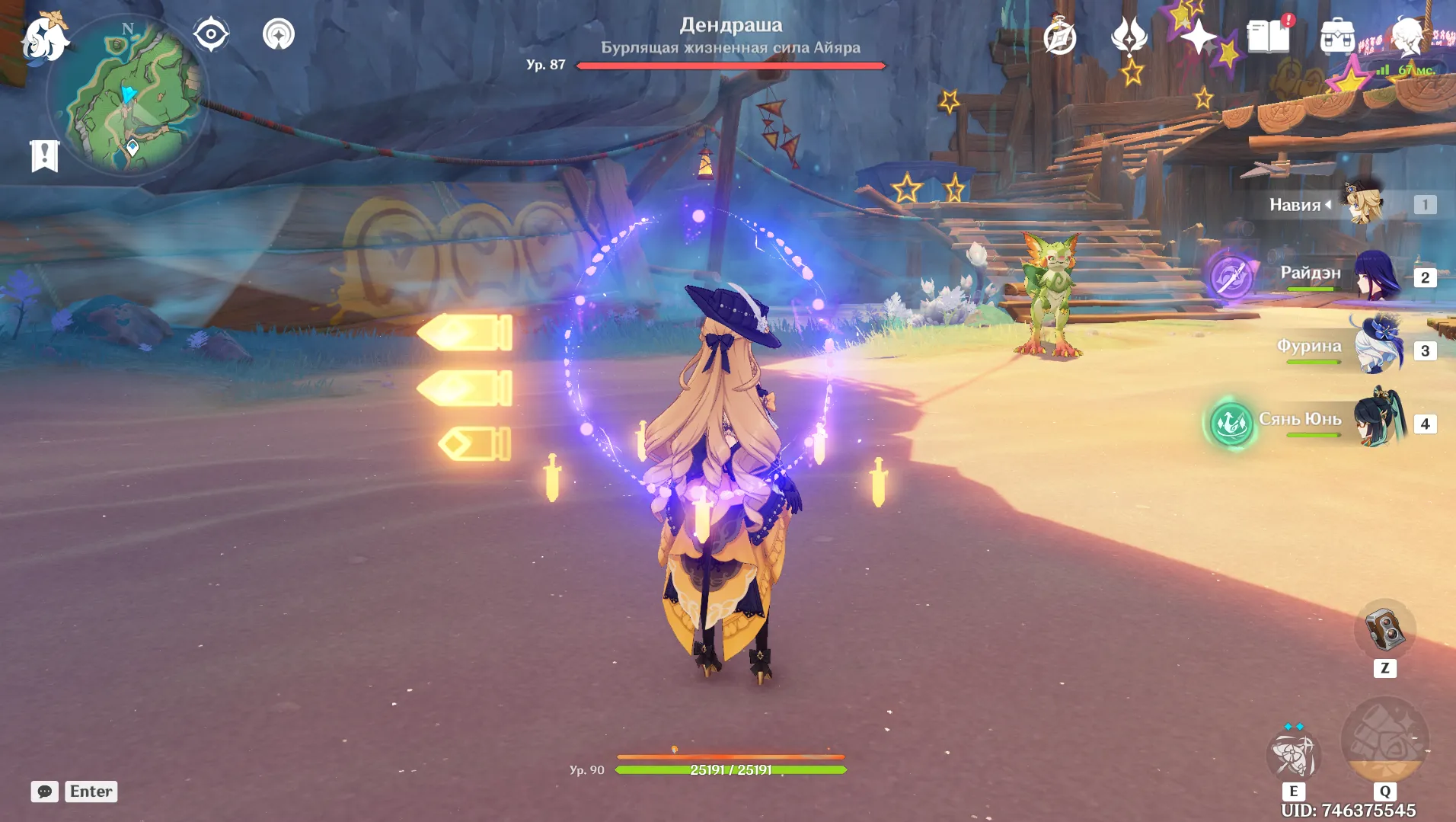The height and width of the screenshot is (822, 1456).
Task: Activate Elemental Sight with the eye icon
Action: [x=212, y=33]
